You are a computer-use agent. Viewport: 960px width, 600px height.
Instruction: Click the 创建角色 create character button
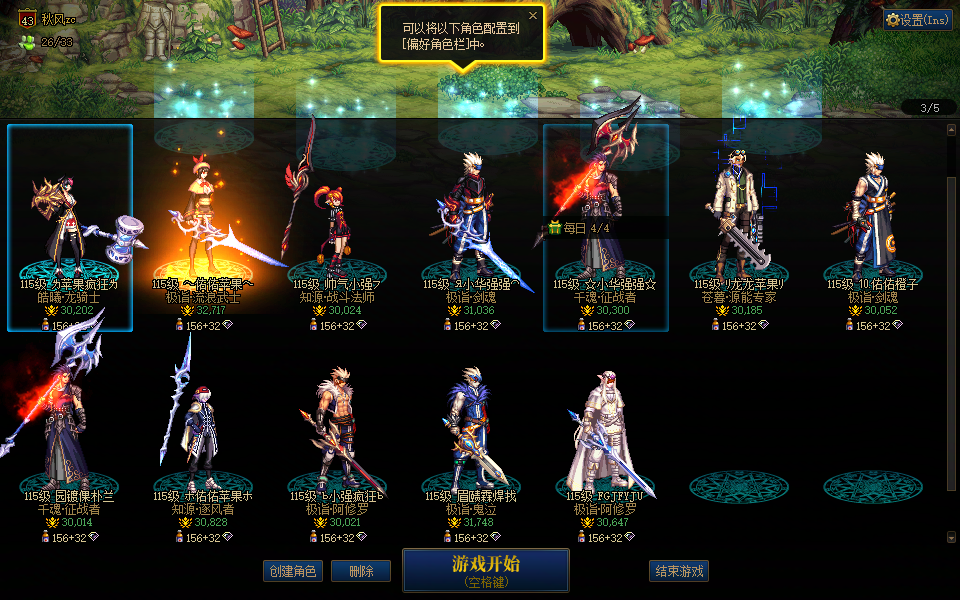293,571
